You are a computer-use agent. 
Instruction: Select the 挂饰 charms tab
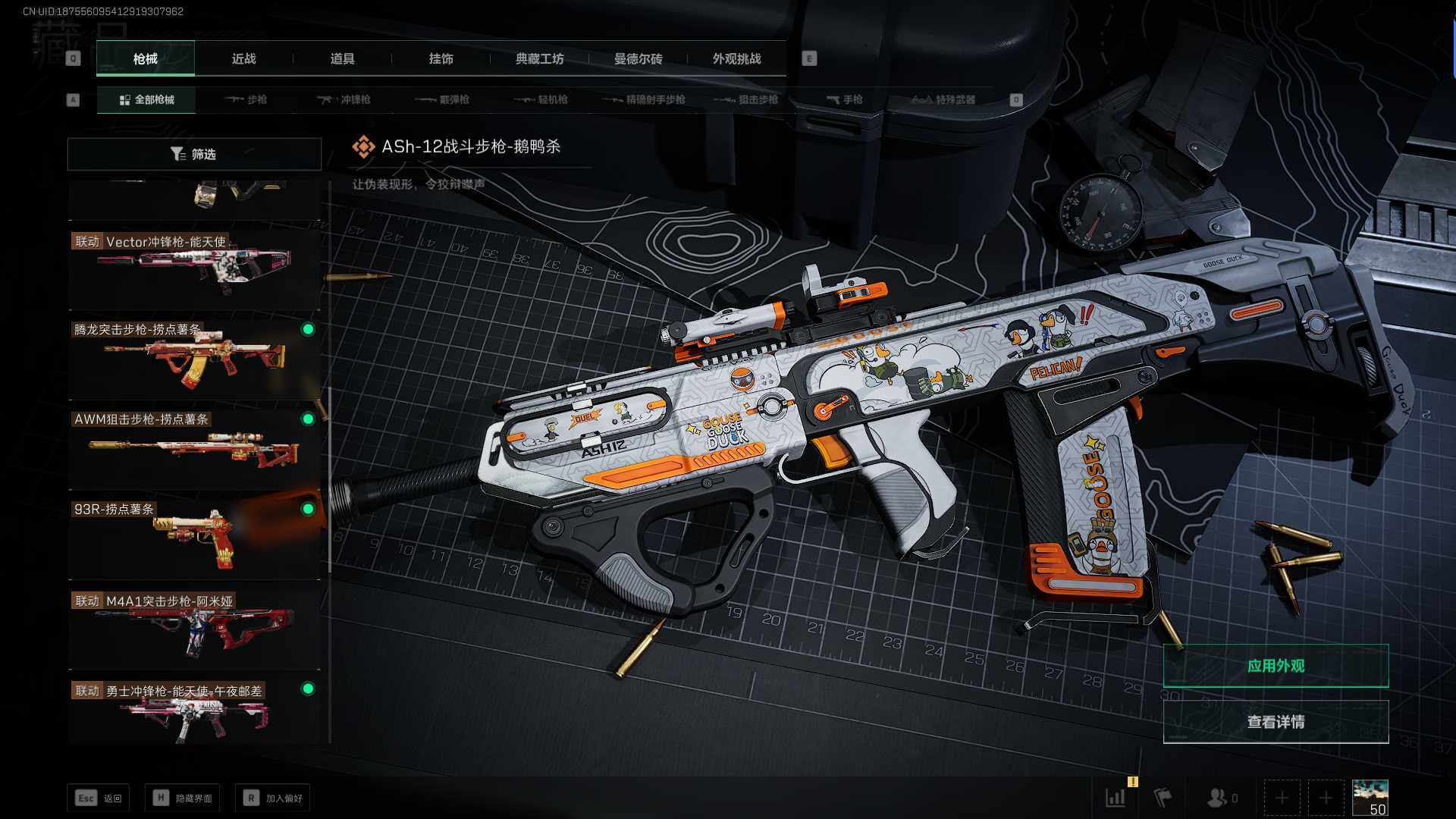tap(441, 59)
